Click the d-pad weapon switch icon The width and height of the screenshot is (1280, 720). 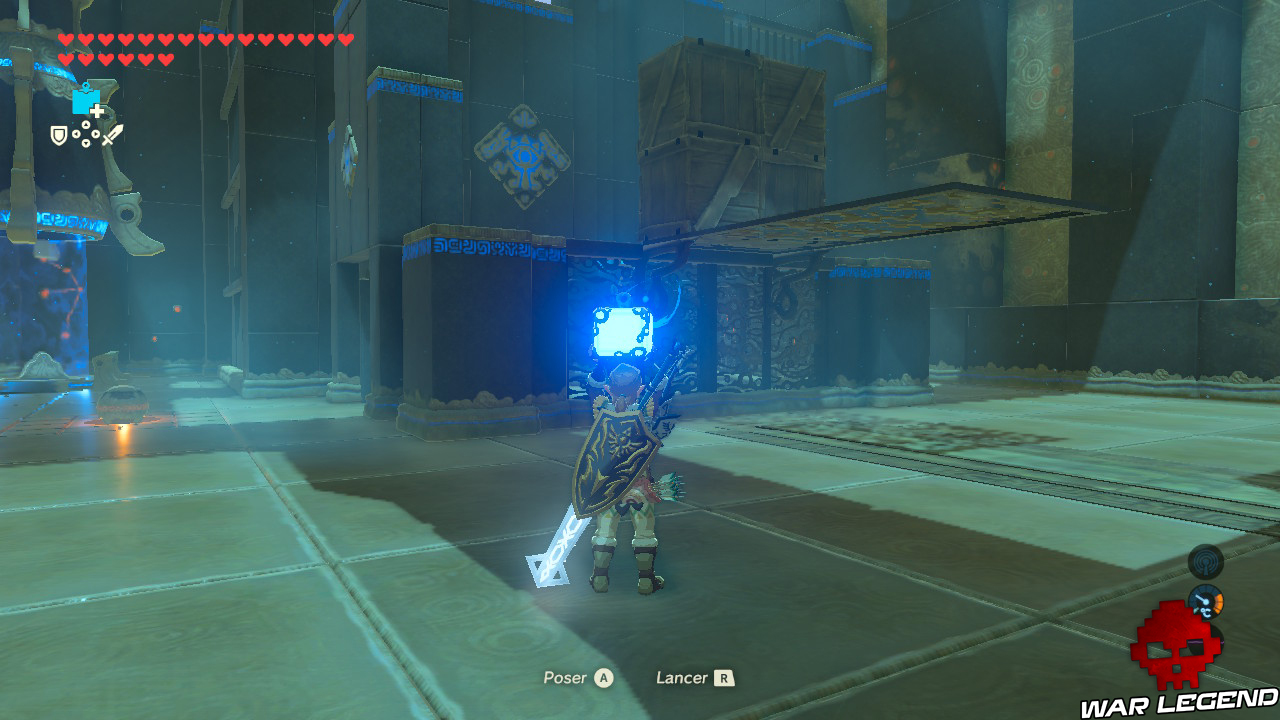click(86, 133)
